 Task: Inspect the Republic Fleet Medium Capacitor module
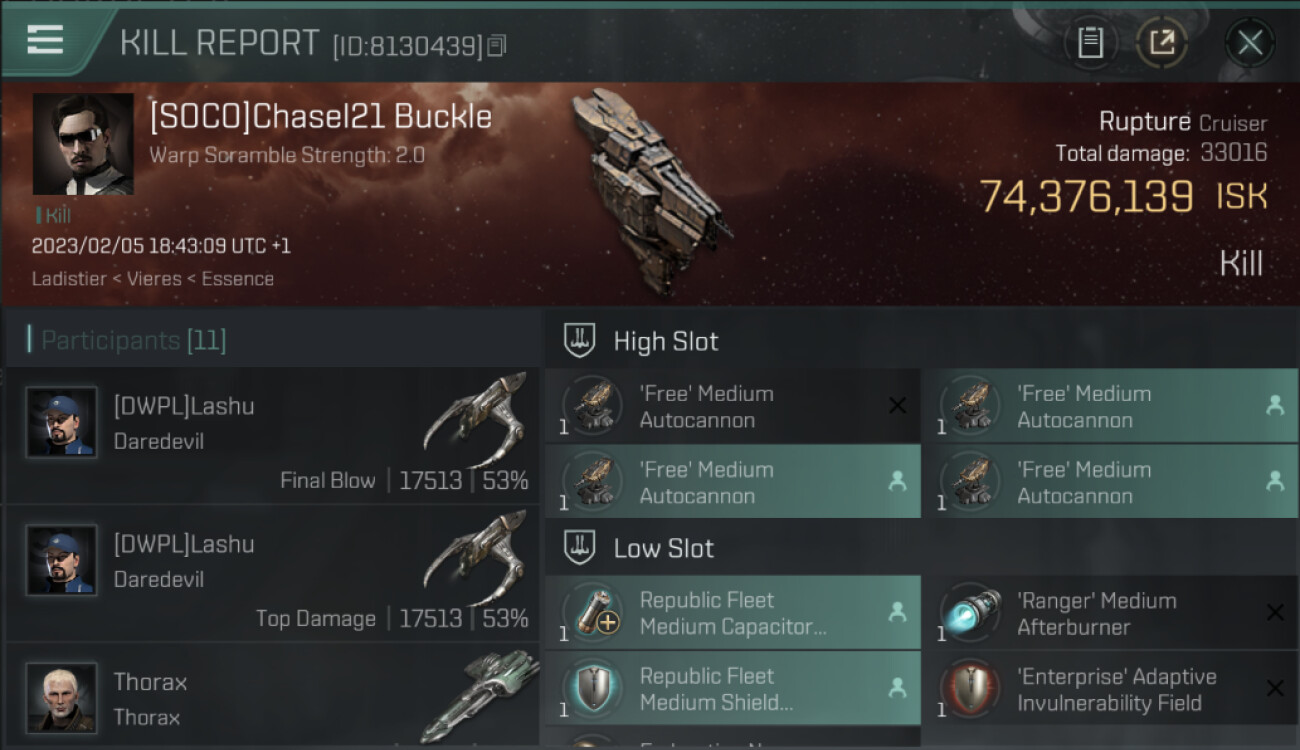732,613
